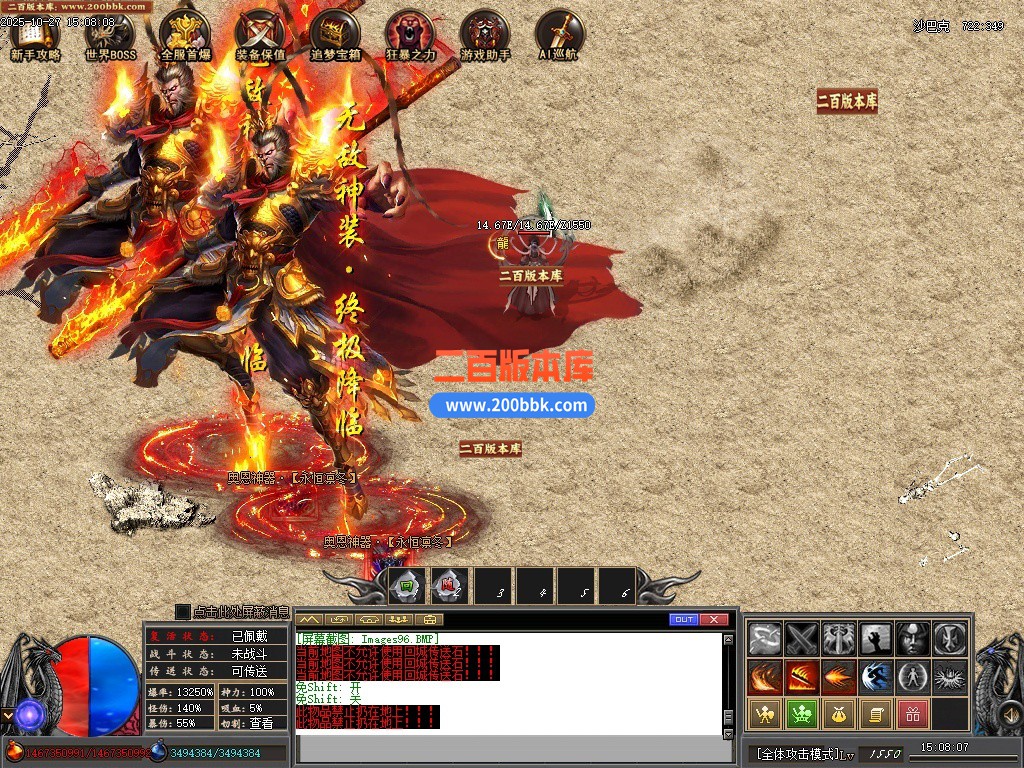Viewport: 1024px width, 768px height.
Task: Tick the 点击此处屏蔽消息 checkbox
Action: [182, 611]
